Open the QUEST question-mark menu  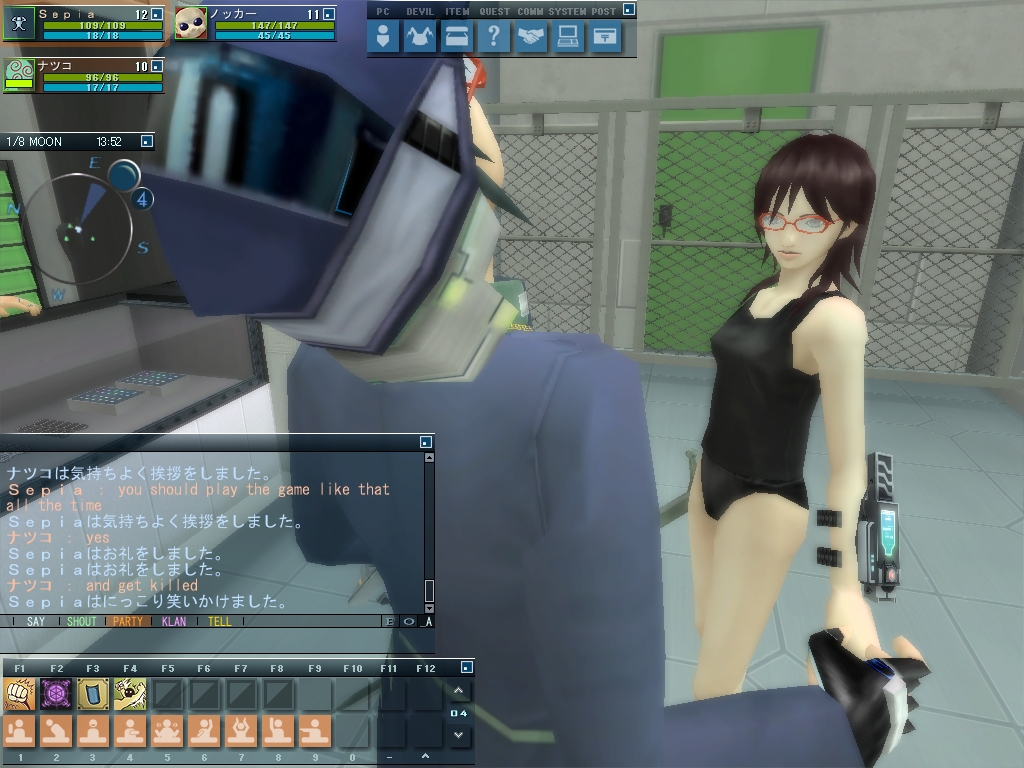[493, 38]
